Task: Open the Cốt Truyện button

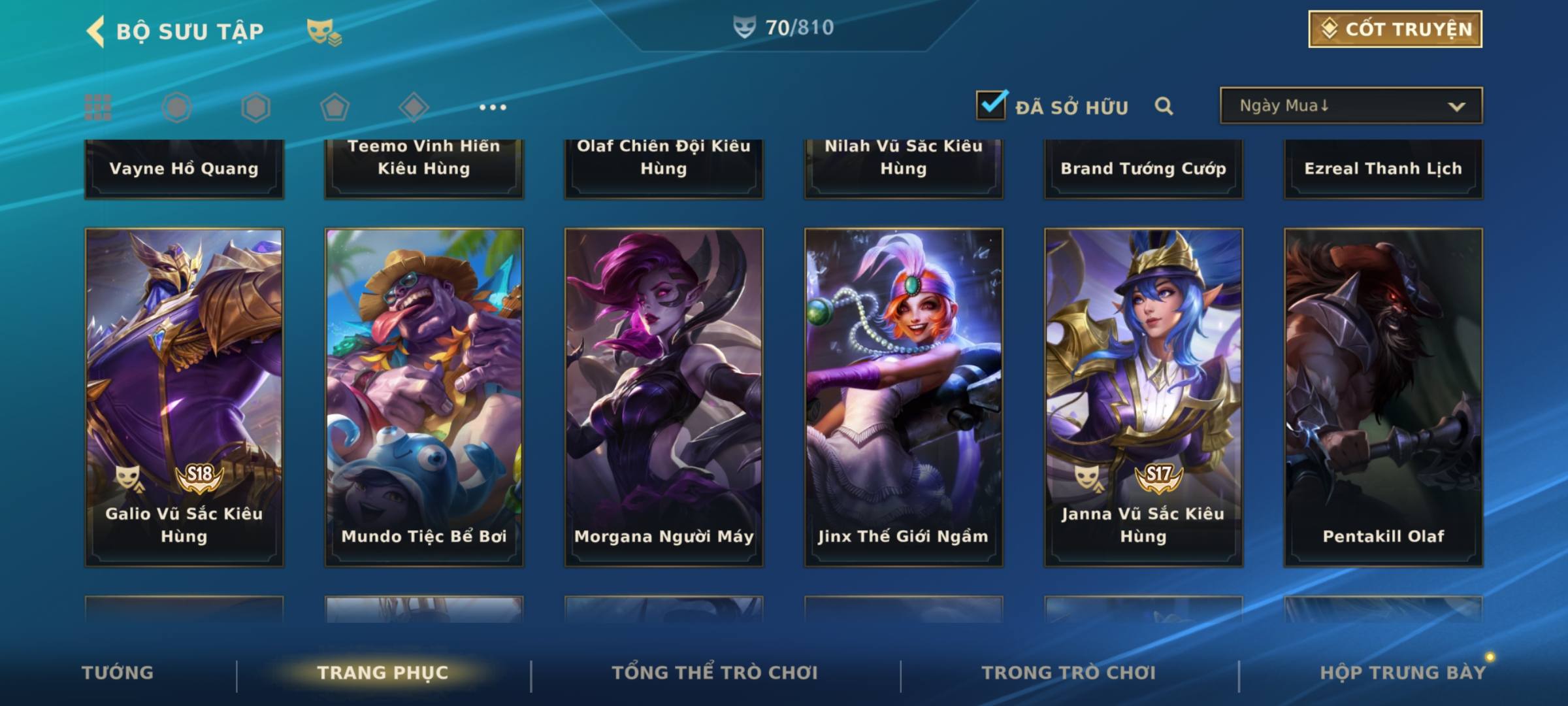Action: [x=1395, y=29]
